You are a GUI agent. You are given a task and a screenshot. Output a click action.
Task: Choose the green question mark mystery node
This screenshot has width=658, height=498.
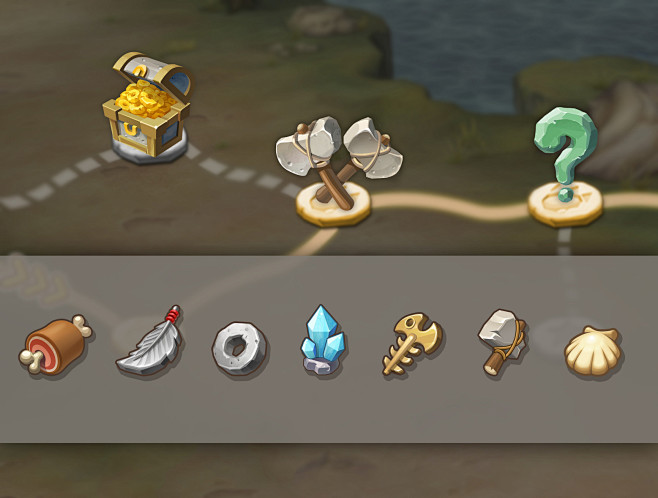[564, 166]
